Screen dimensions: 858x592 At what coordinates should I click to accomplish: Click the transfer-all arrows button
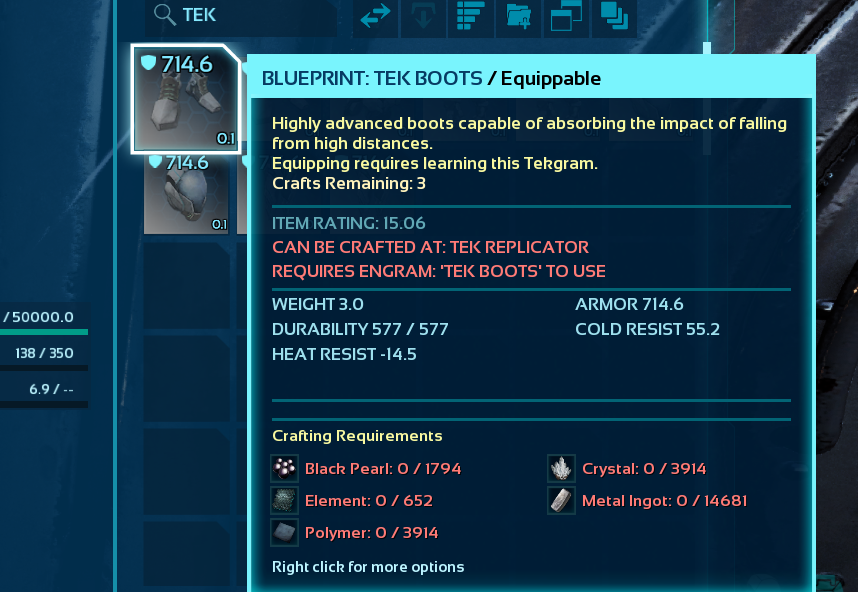pos(376,16)
